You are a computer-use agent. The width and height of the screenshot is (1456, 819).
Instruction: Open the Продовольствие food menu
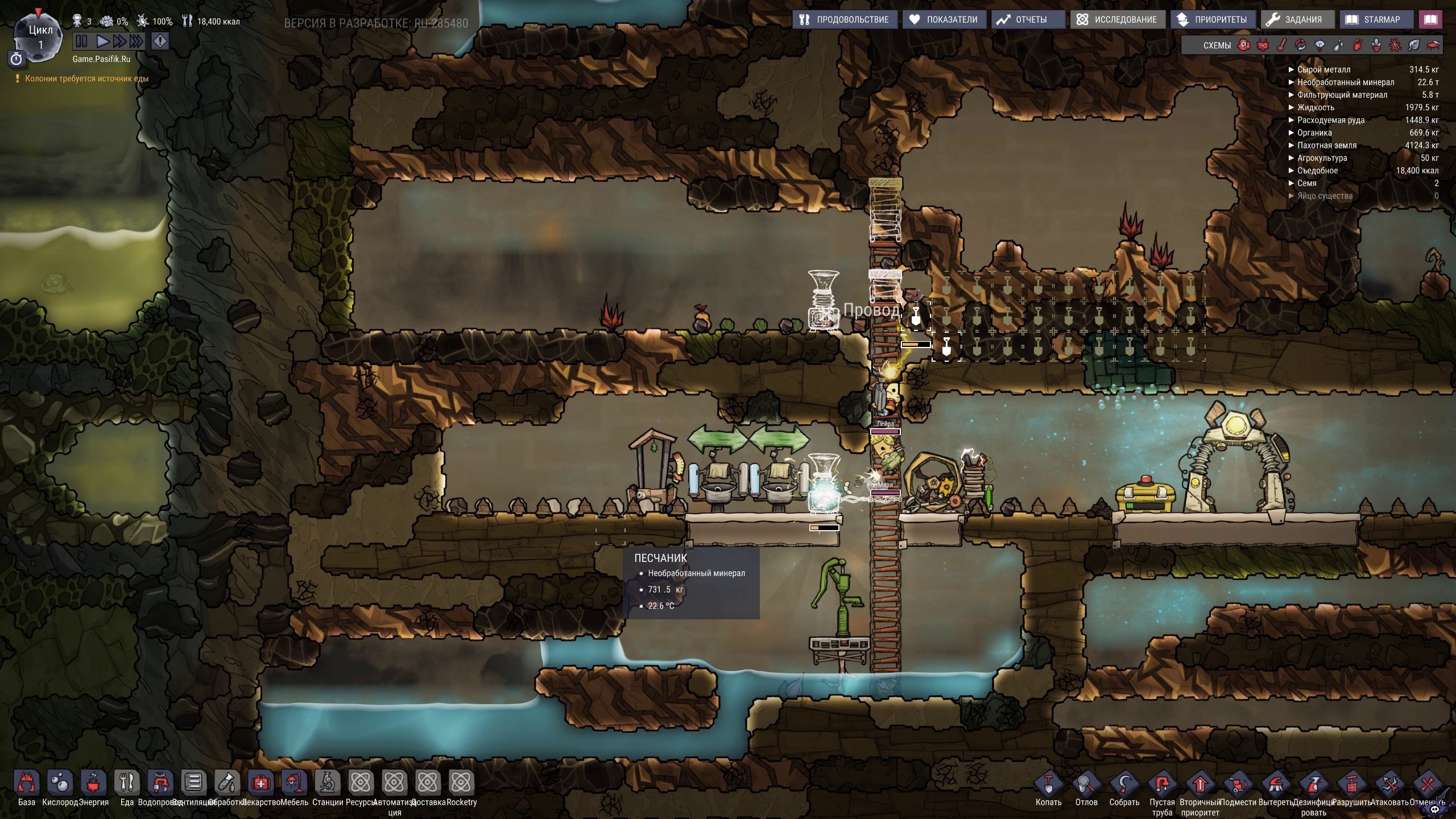(845, 19)
